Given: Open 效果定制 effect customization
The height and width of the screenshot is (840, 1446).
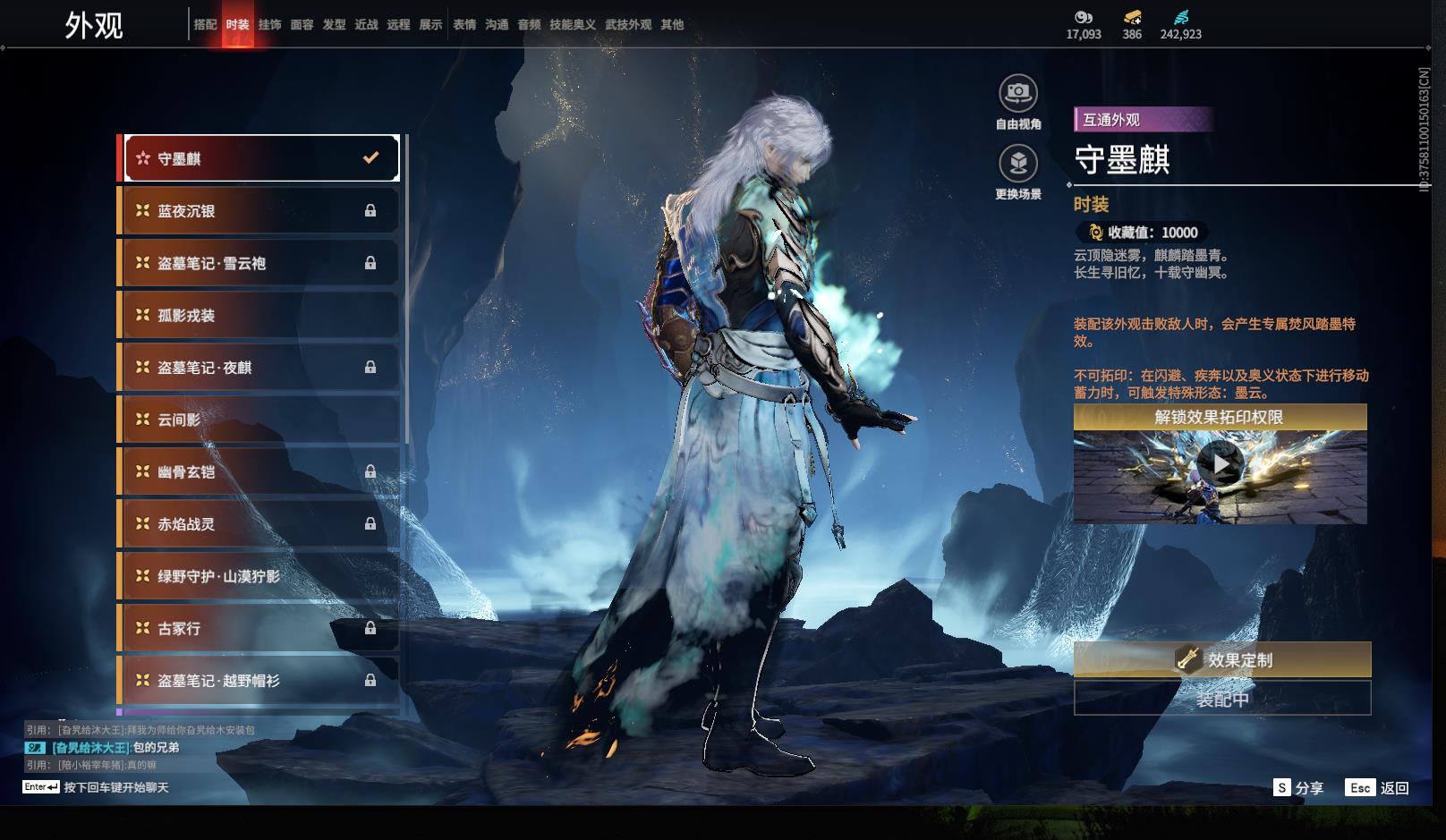Looking at the screenshot, I should click(1222, 660).
